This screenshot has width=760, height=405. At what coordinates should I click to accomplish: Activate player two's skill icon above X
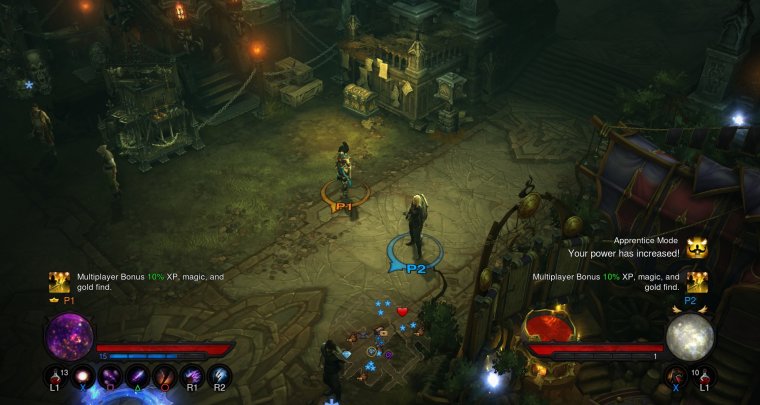677,378
